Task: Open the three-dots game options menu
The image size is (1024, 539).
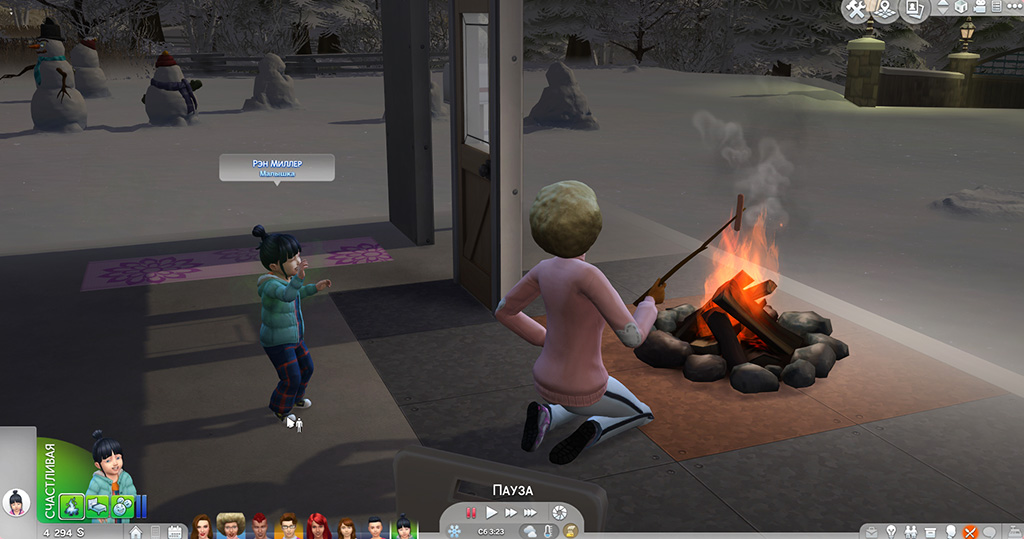Action: tap(1011, 8)
